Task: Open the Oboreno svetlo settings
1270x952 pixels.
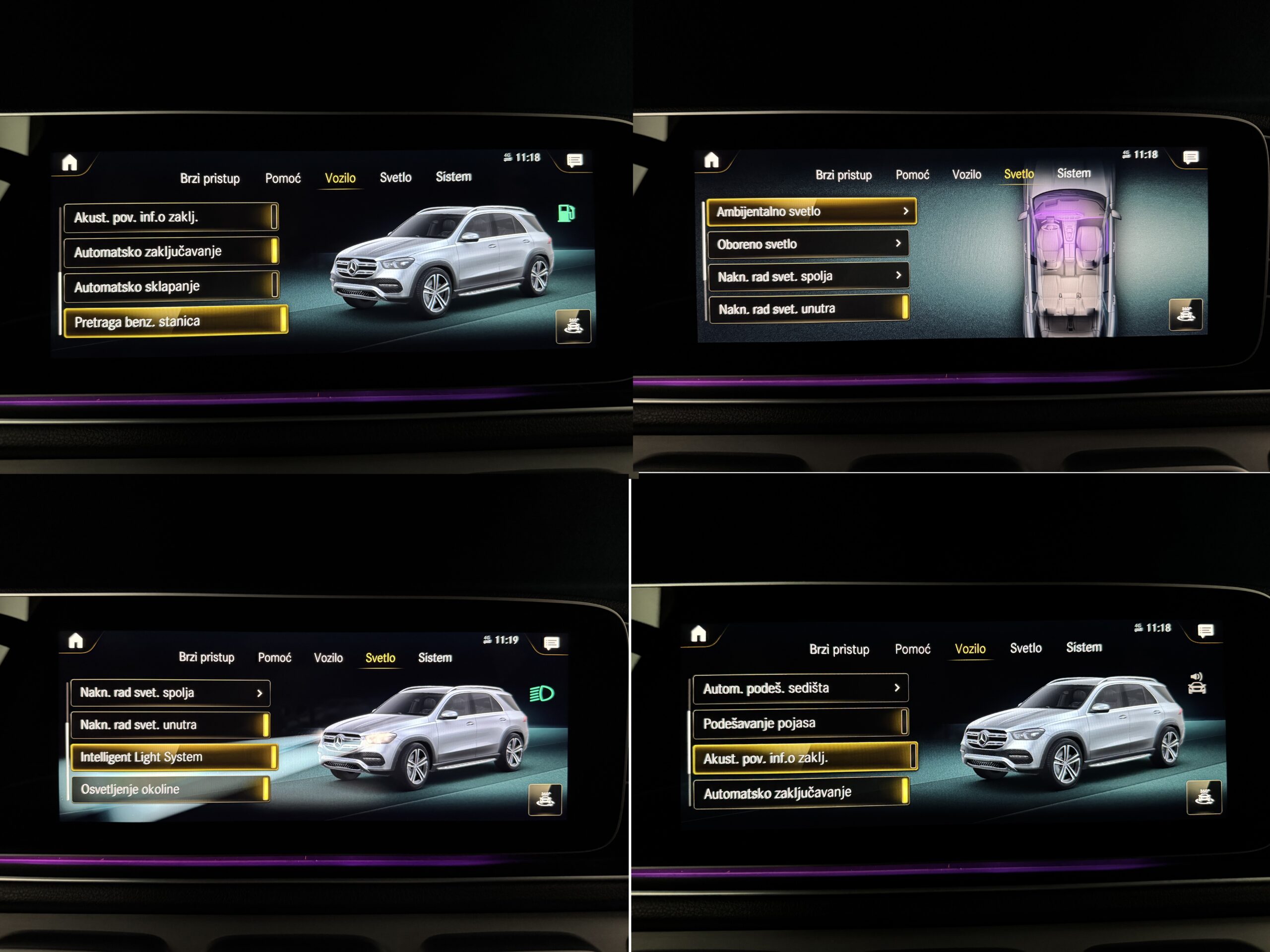Action: coord(808,244)
